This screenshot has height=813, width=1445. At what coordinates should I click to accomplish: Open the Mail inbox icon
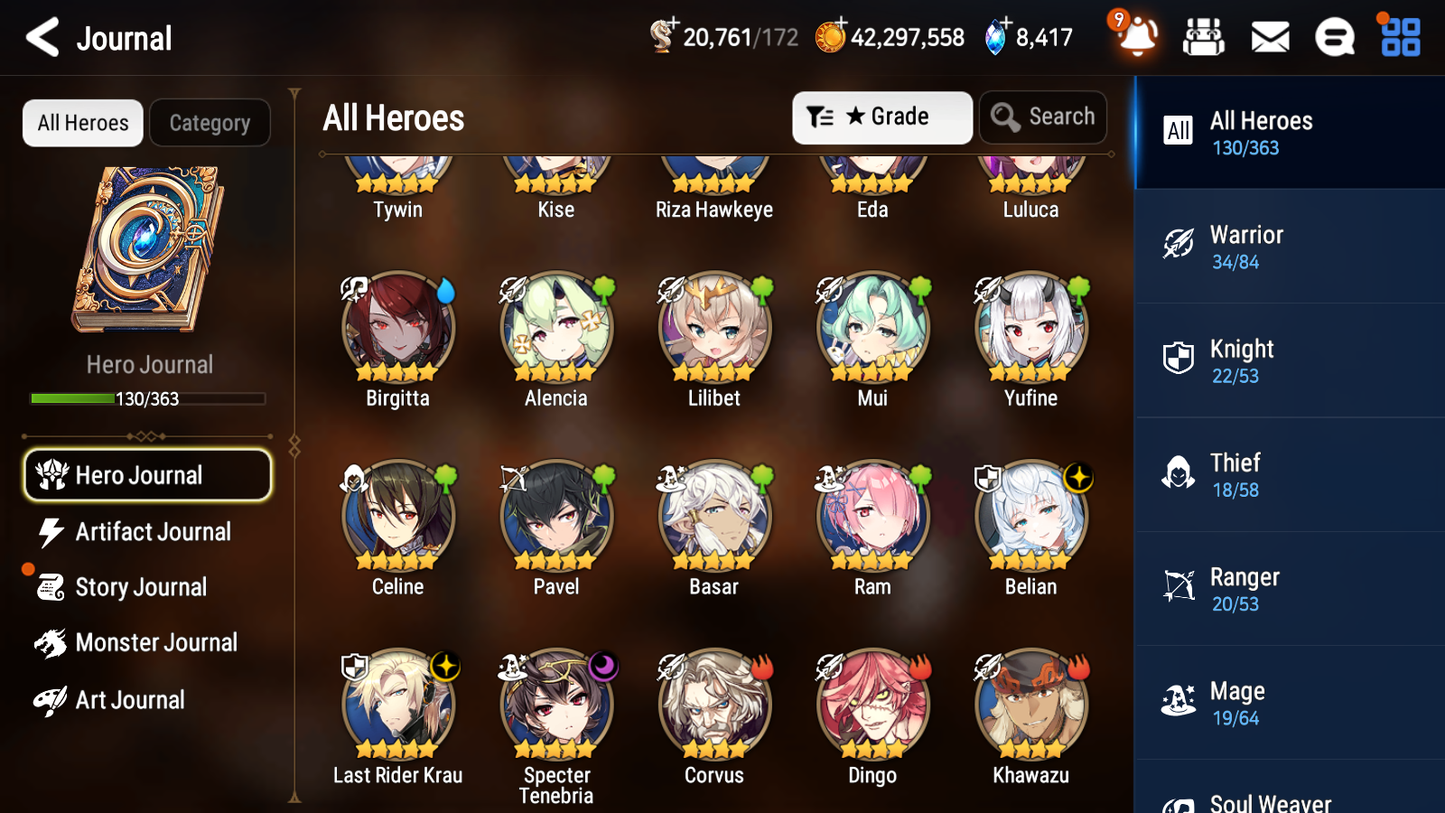1269,36
